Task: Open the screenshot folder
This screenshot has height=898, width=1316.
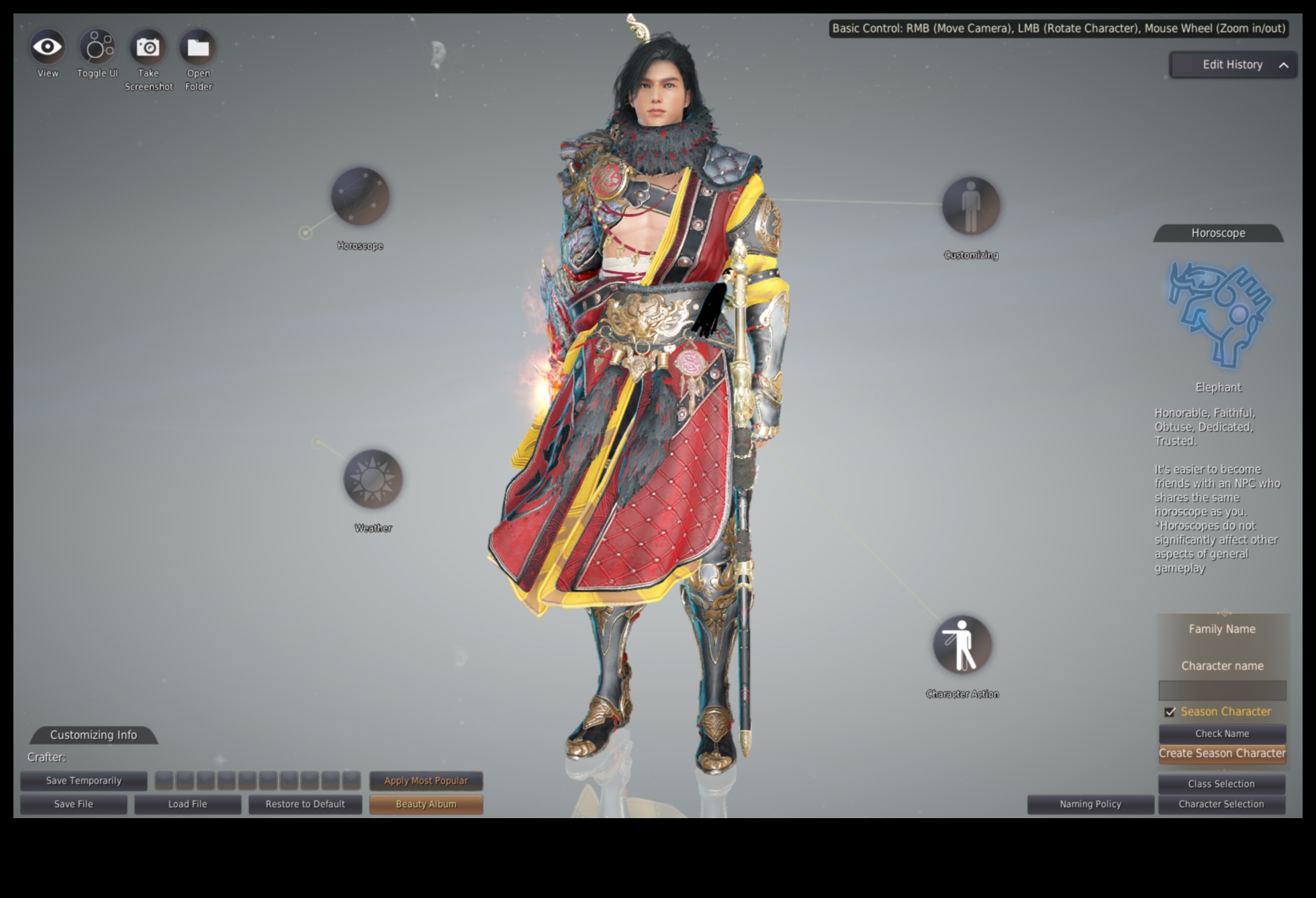Action: pos(198,48)
